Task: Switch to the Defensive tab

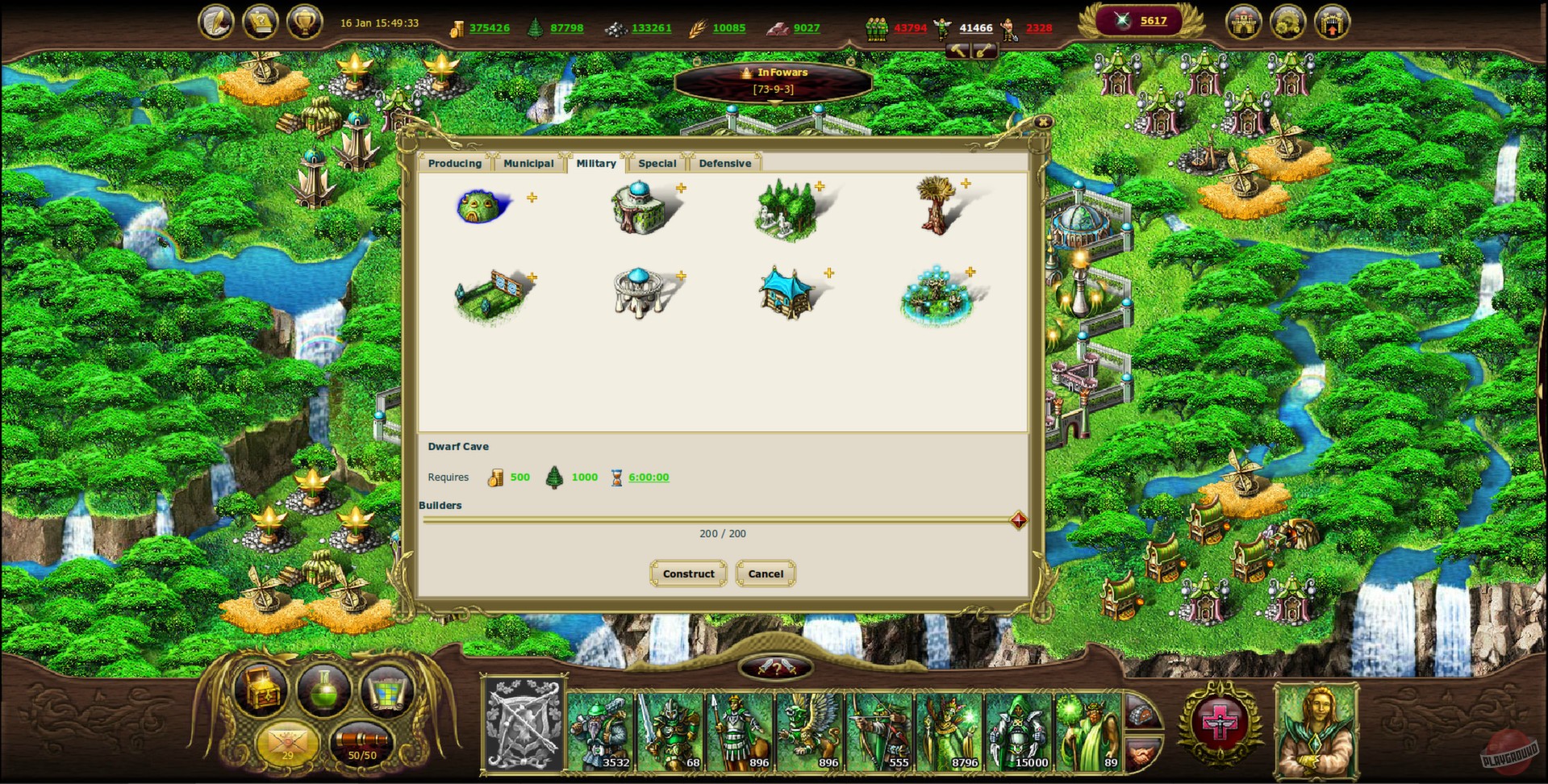Action: tap(725, 163)
